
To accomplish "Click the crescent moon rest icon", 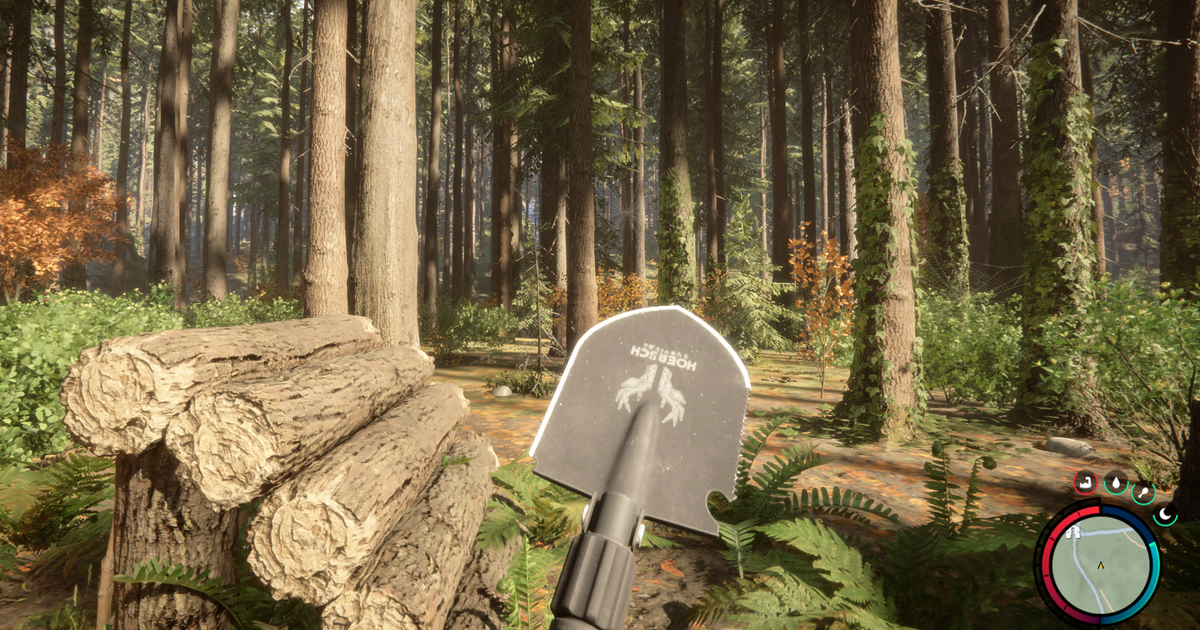I will 1165,514.
